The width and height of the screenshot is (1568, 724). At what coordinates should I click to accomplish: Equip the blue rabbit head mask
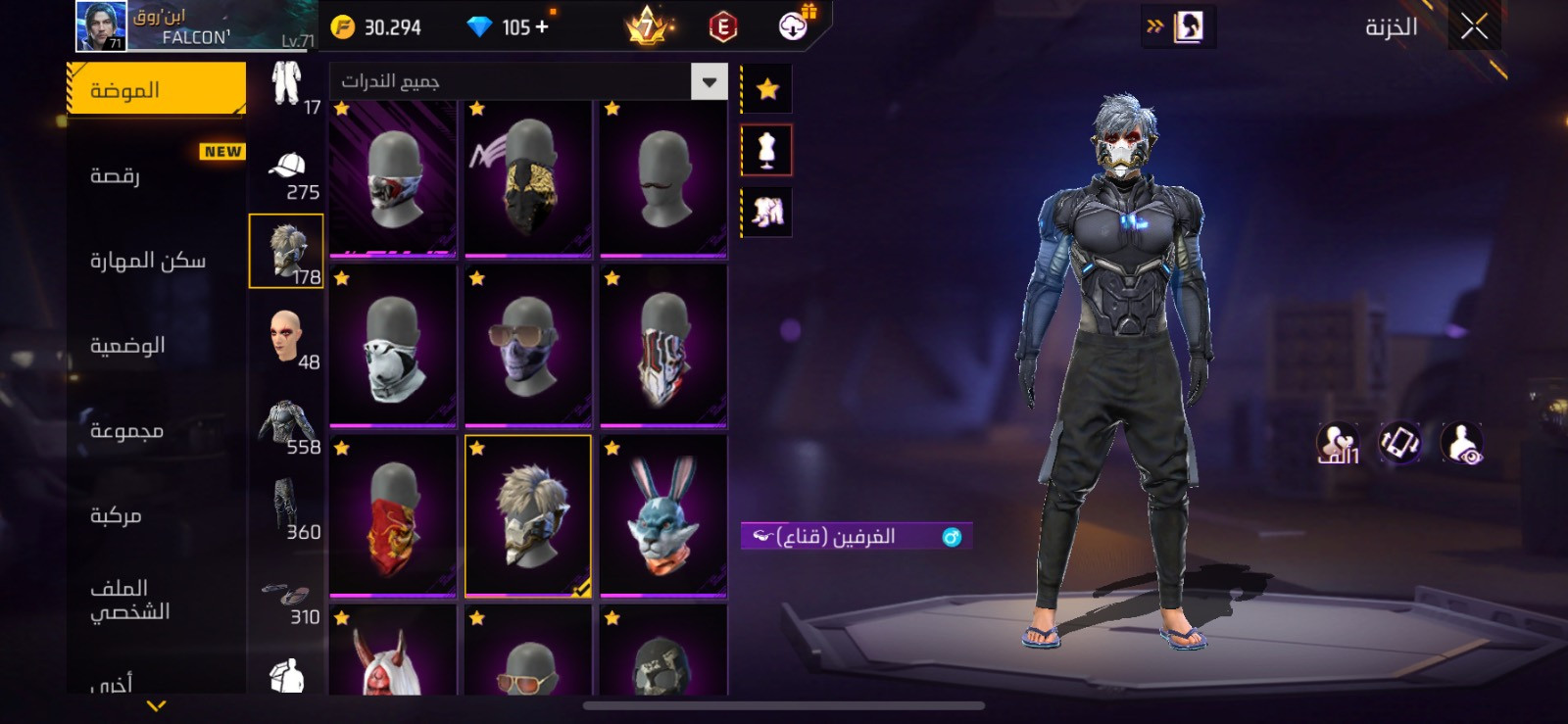point(663,516)
